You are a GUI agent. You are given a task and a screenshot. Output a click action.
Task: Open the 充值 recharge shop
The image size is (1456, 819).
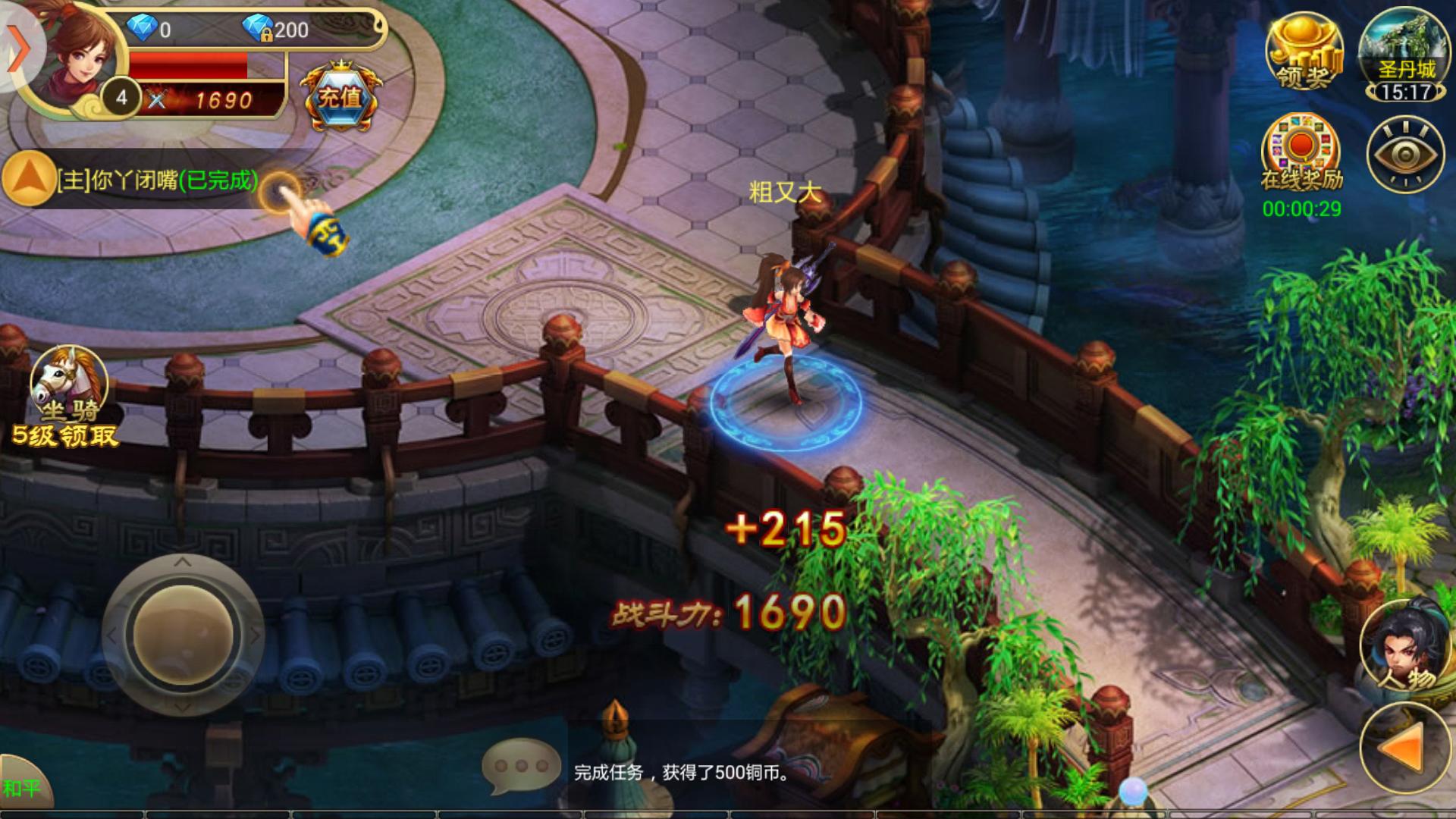tap(340, 97)
